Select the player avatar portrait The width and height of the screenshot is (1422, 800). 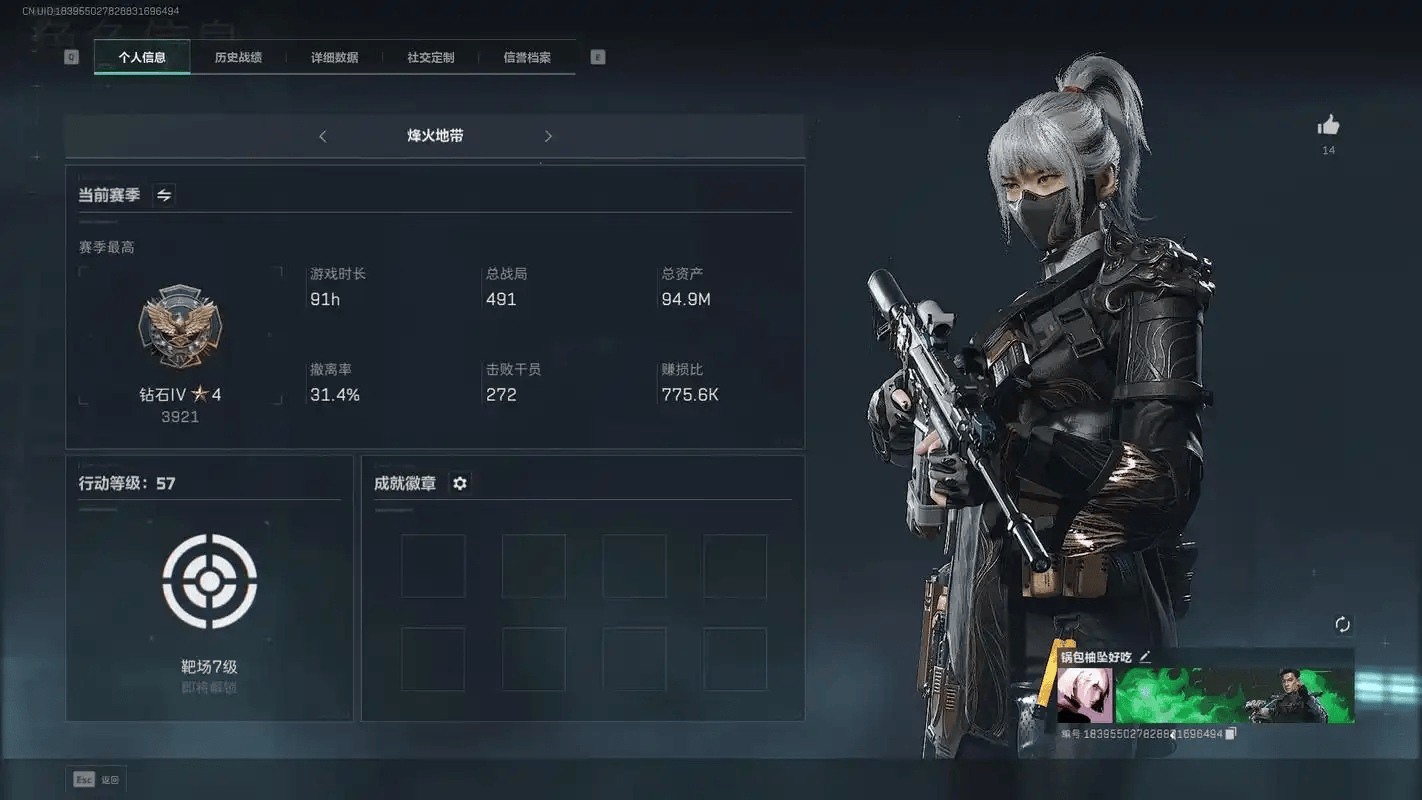(x=1085, y=695)
